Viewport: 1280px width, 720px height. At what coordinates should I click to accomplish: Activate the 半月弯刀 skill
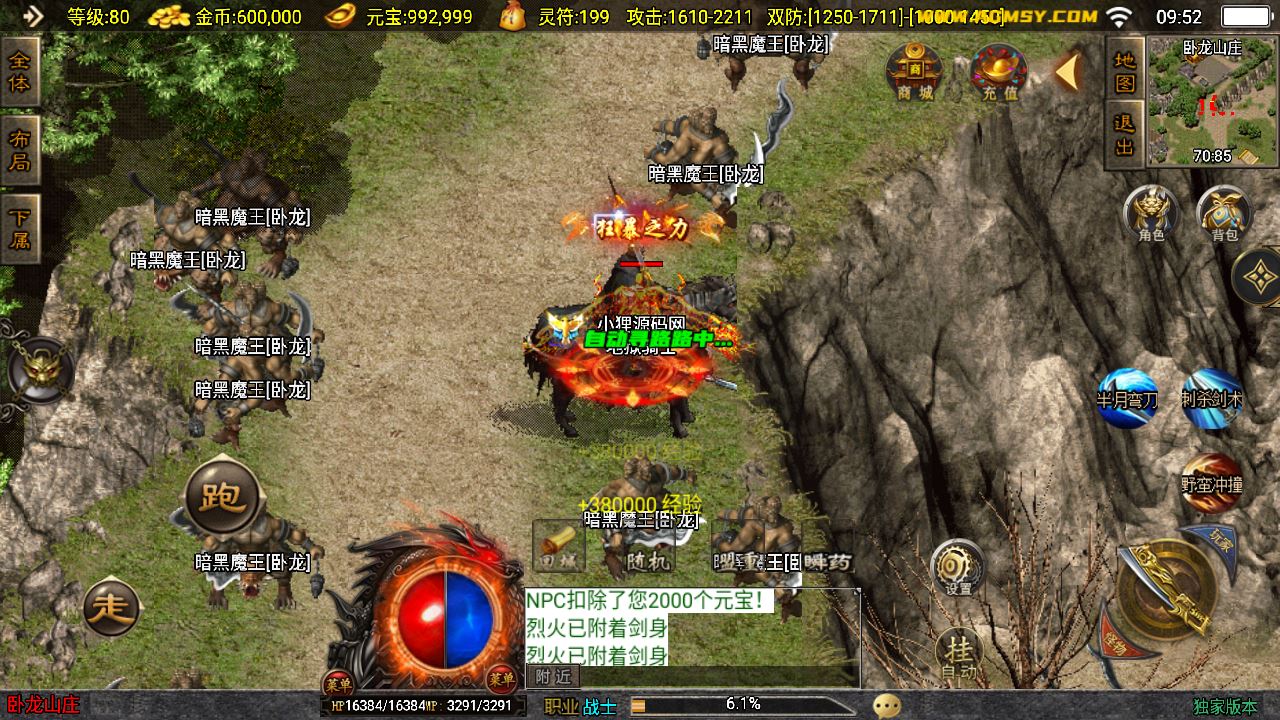point(1127,398)
